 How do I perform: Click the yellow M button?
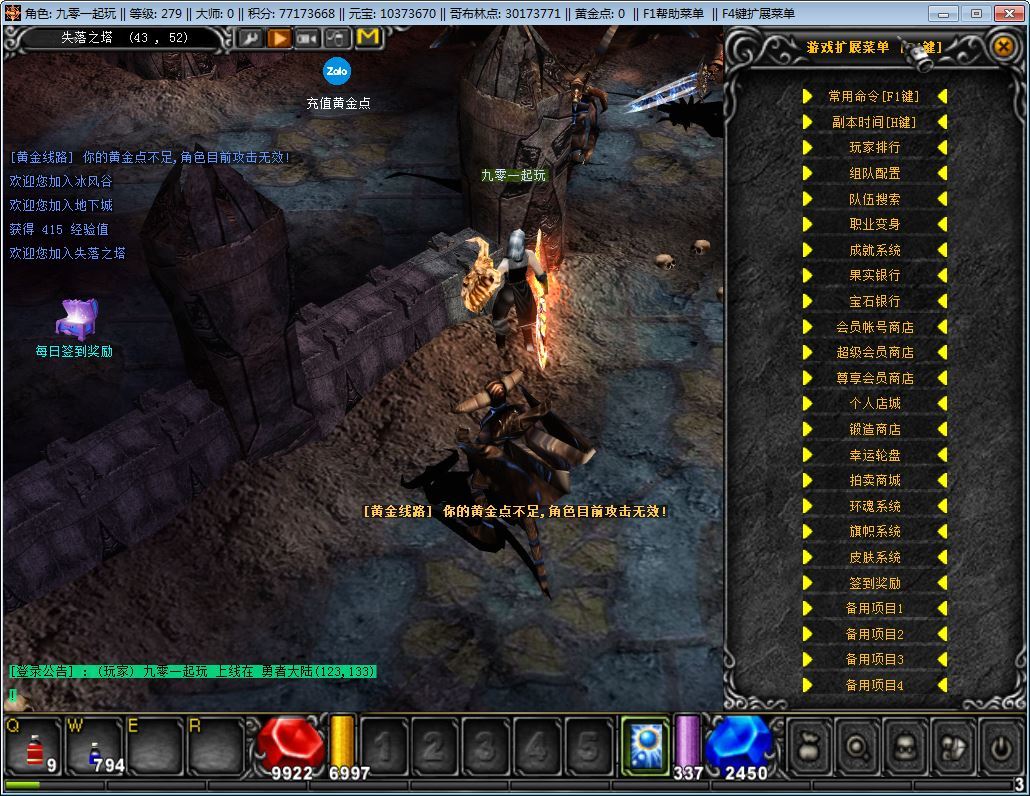click(x=368, y=38)
